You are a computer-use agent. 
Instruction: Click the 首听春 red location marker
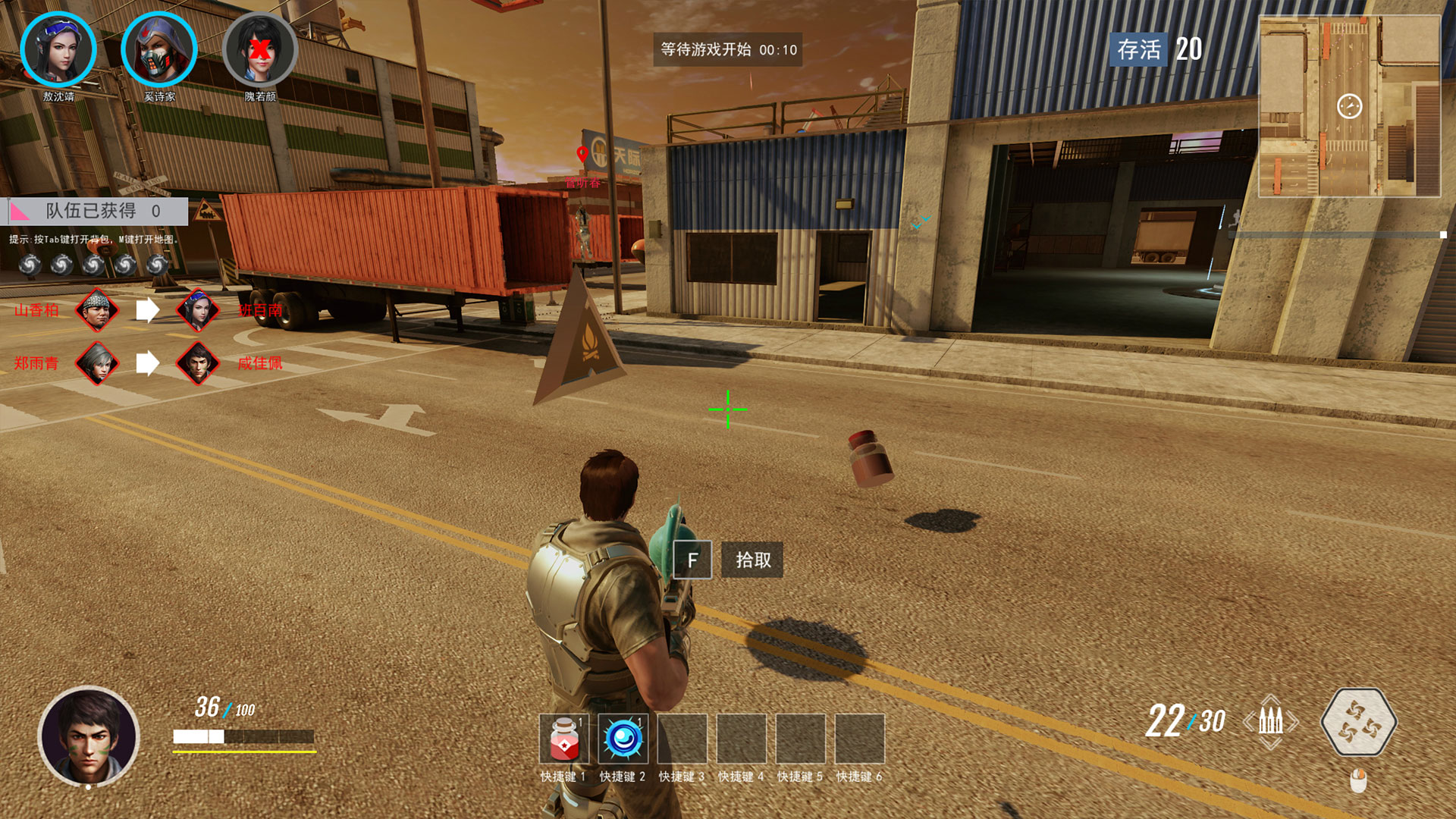tap(582, 155)
